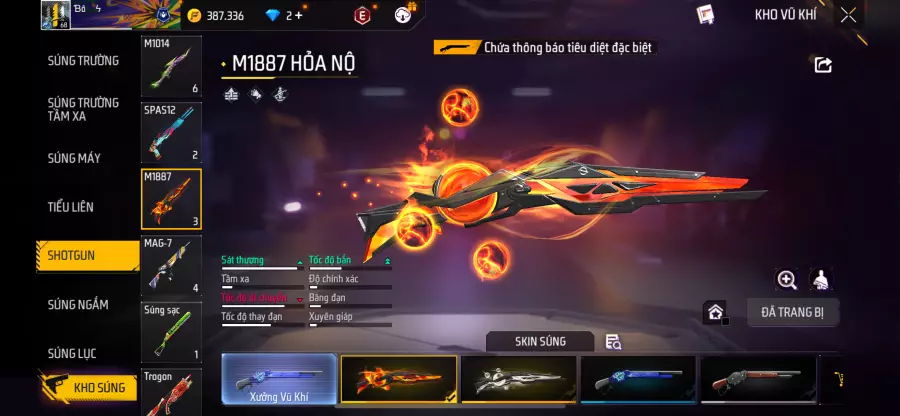The width and height of the screenshot is (900, 416).
Task: Switch to Súng Trường Tầm Xa category
Action: [83, 109]
